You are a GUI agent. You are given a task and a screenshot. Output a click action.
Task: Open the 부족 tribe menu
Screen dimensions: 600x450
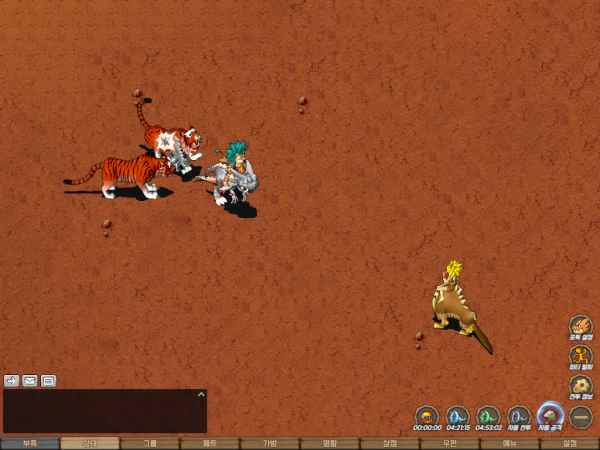(x=30, y=443)
